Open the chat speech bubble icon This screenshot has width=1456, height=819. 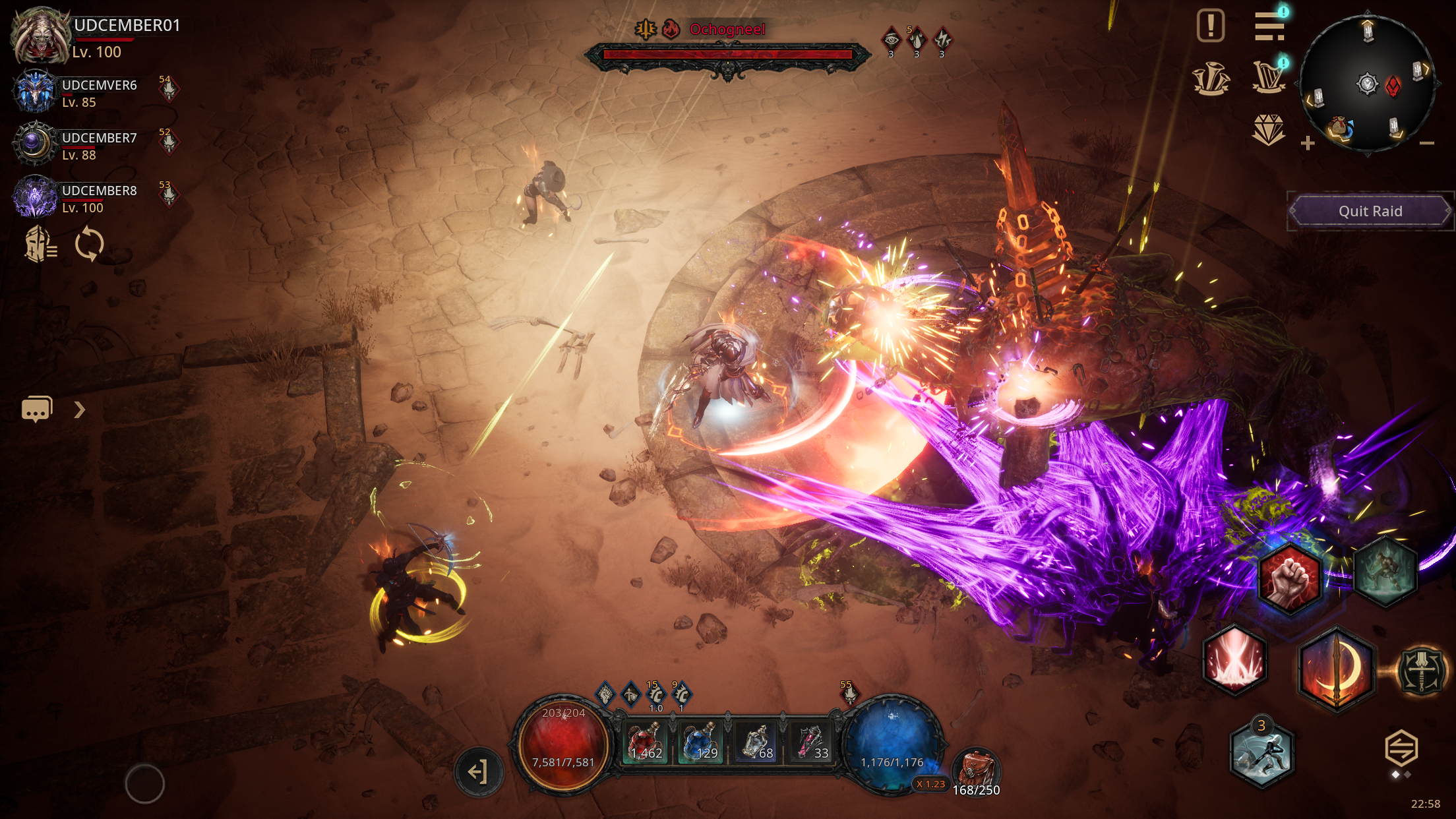click(x=37, y=409)
